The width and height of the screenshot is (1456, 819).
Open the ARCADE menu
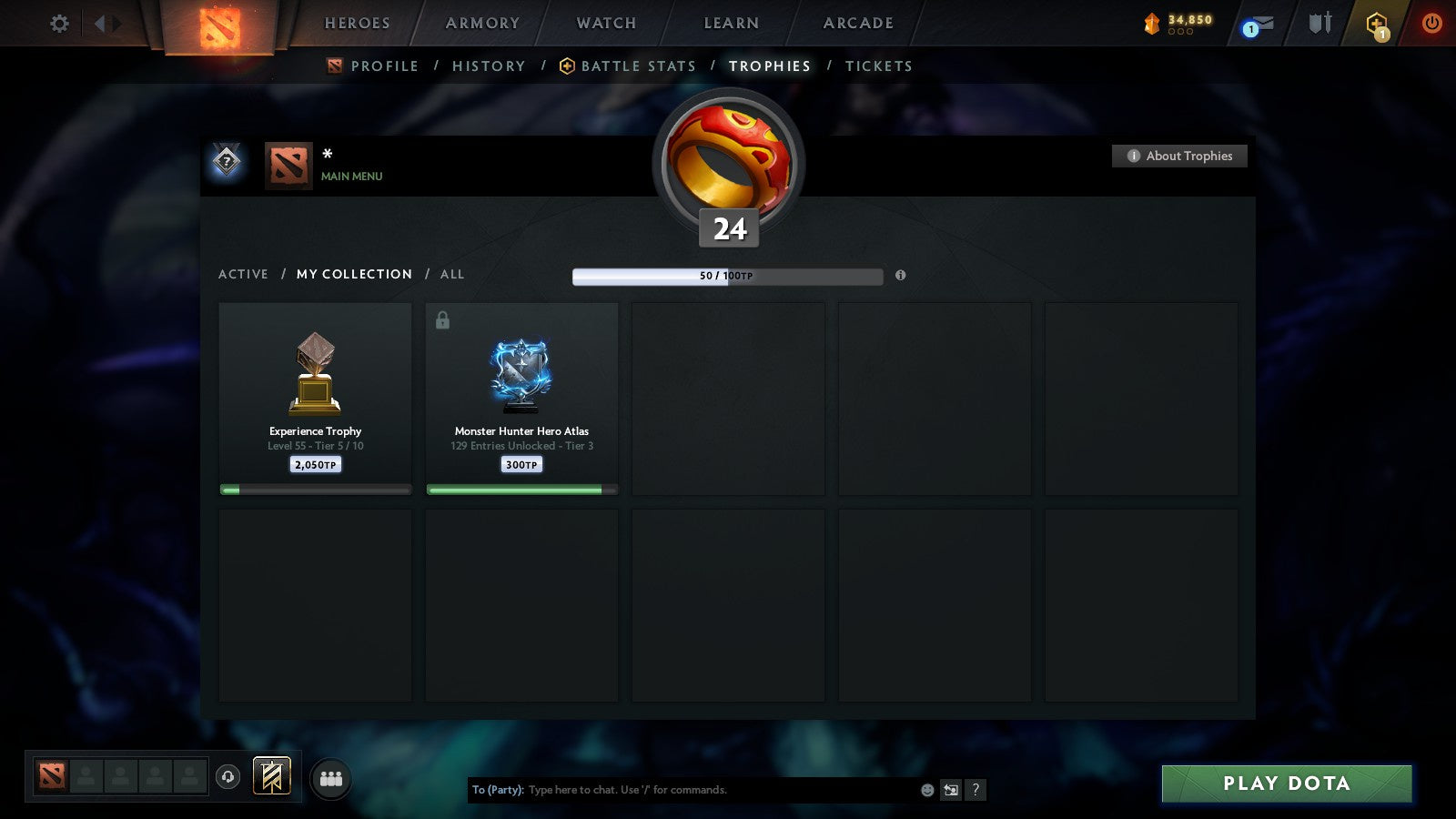click(x=856, y=24)
